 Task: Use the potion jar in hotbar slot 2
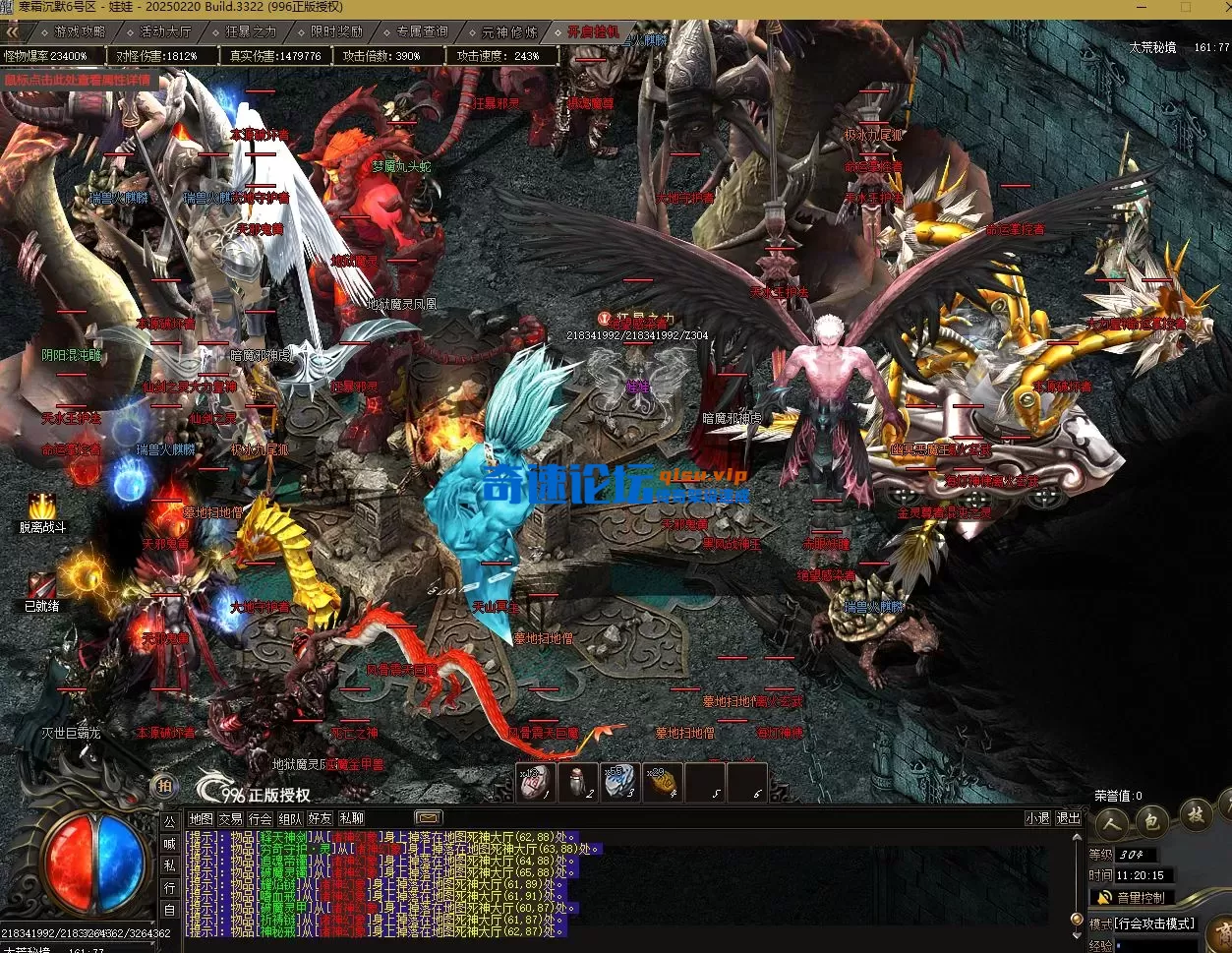[577, 783]
